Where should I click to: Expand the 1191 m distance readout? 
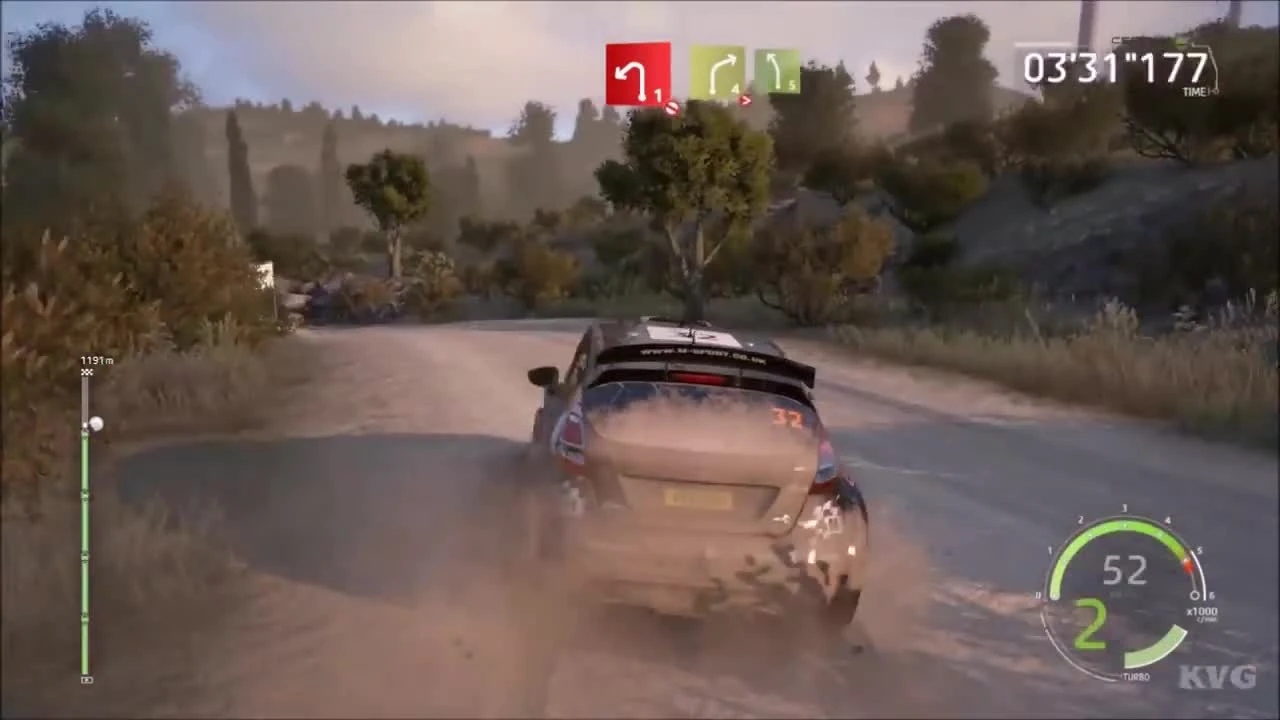point(96,359)
